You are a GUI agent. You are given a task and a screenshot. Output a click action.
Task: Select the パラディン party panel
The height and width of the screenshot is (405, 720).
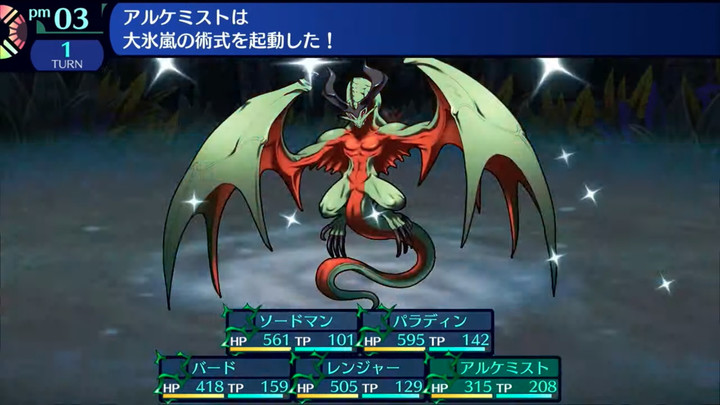(x=427, y=331)
